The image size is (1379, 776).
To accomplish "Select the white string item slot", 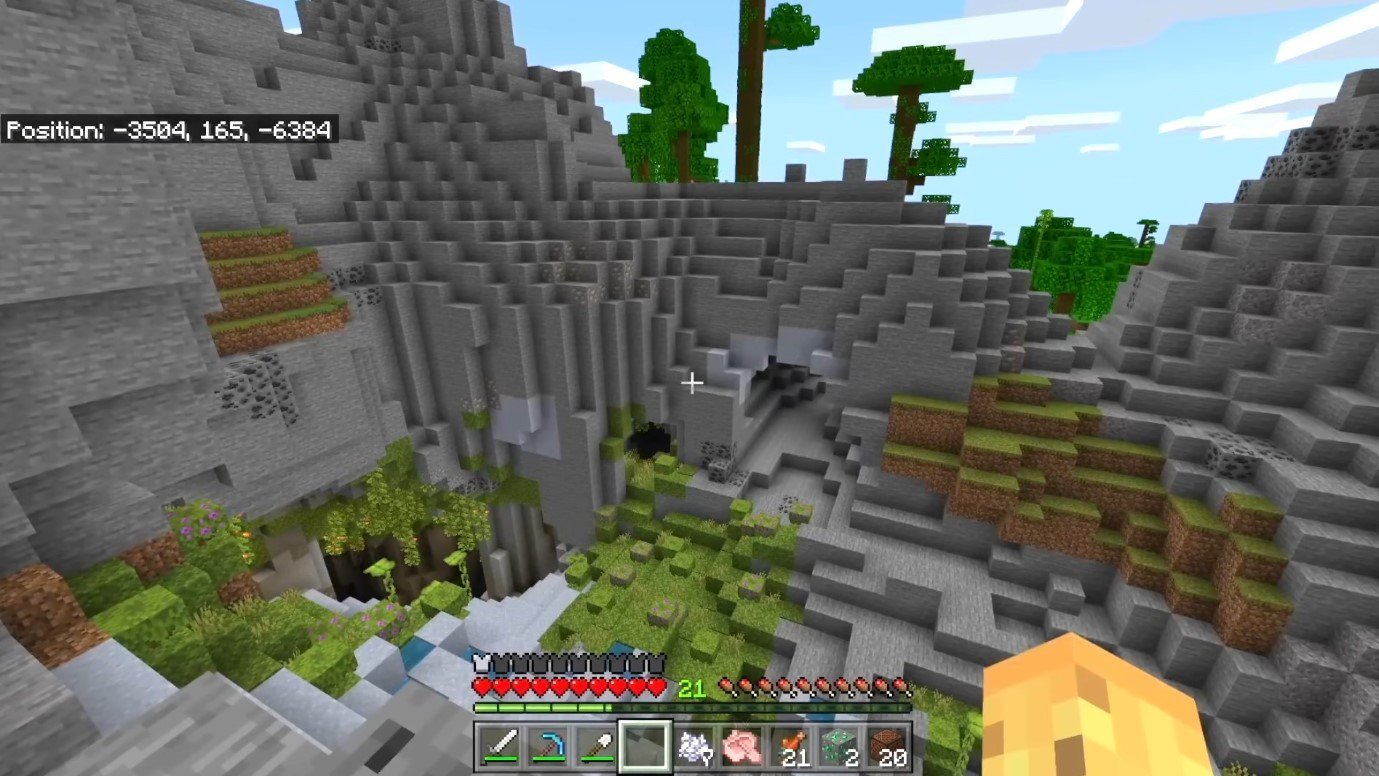I will click(691, 747).
